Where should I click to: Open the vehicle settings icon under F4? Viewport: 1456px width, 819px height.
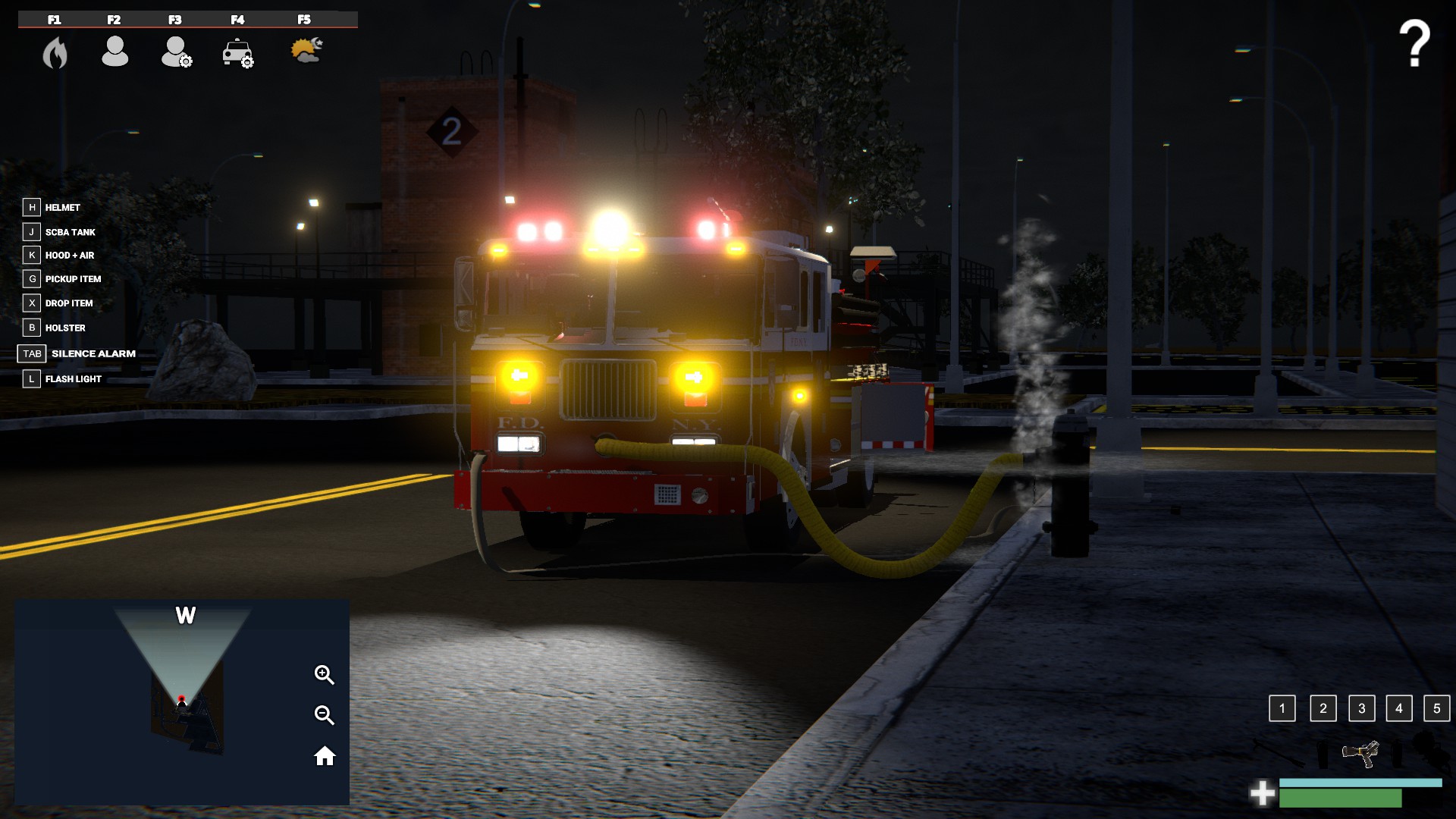pyautogui.click(x=237, y=53)
